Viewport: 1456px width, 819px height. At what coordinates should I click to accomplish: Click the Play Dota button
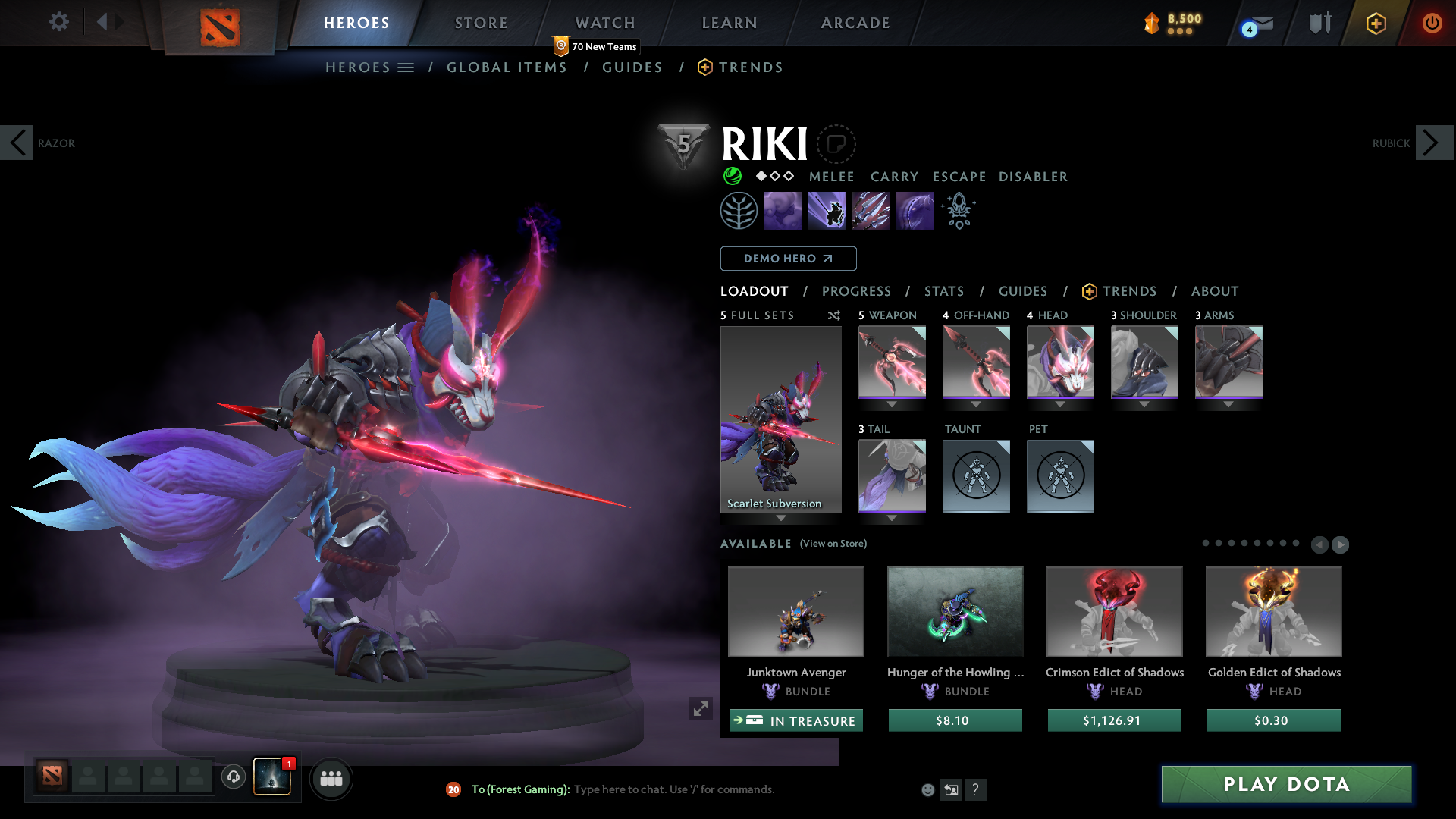click(x=1286, y=784)
